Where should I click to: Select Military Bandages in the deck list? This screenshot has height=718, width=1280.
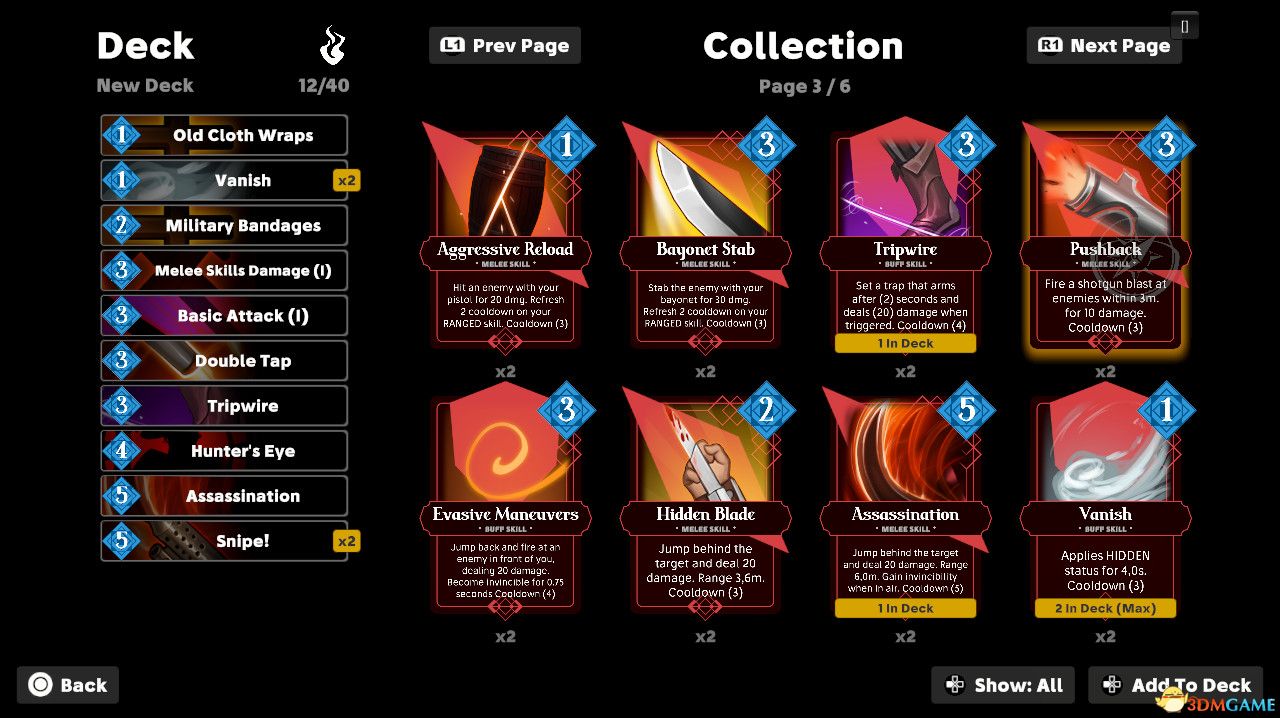click(224, 225)
